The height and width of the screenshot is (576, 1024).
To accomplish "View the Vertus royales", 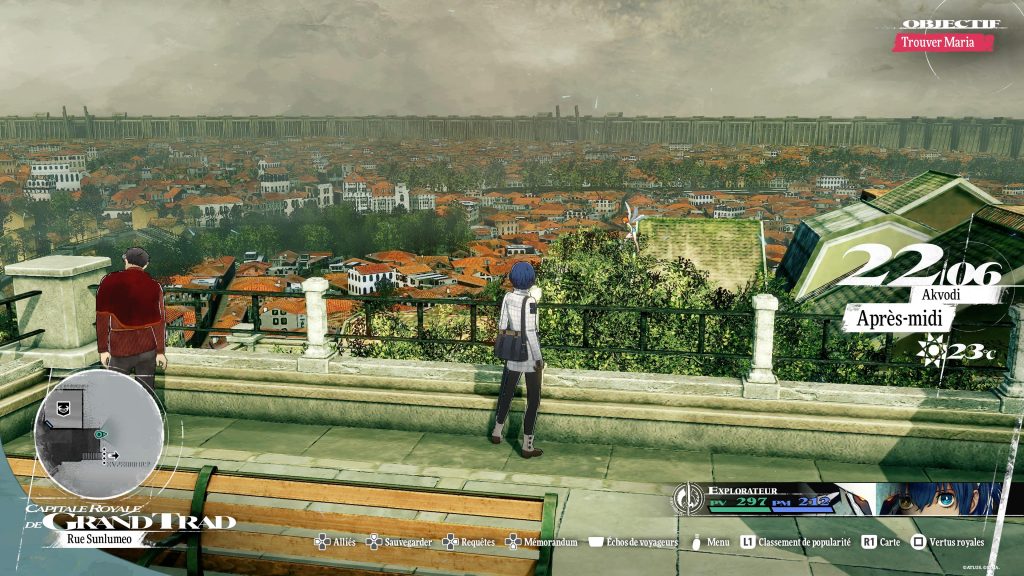I will (946, 542).
